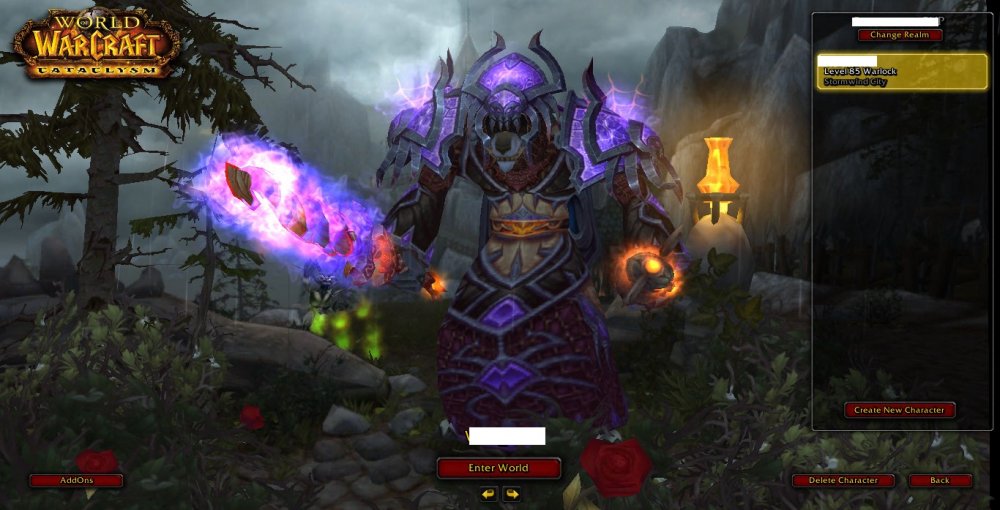Open the Change Realm screen
Screen dimensions: 1000x510
pos(899,35)
